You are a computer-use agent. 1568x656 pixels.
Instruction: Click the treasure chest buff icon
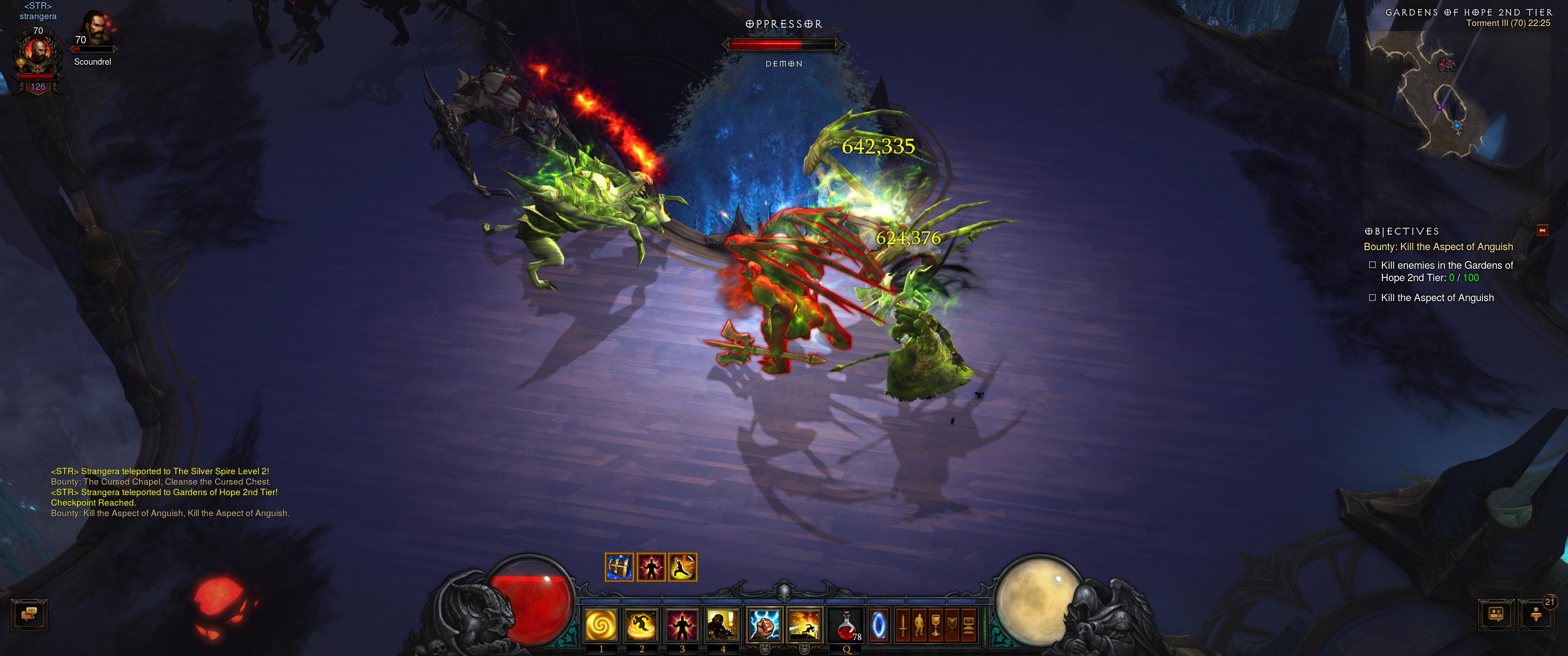tap(619, 567)
